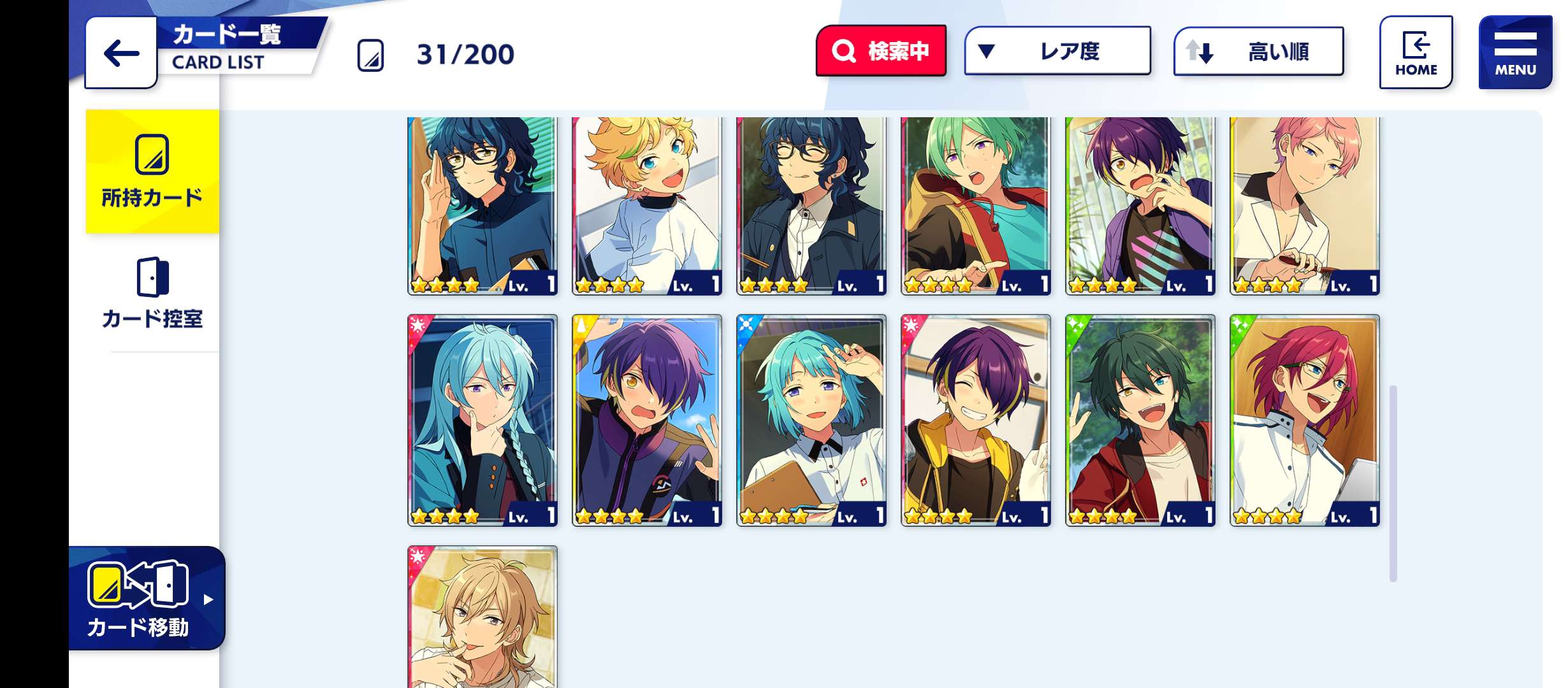
Task: Select the winking purple-haired boy in yellow hoodie
Action: (976, 420)
